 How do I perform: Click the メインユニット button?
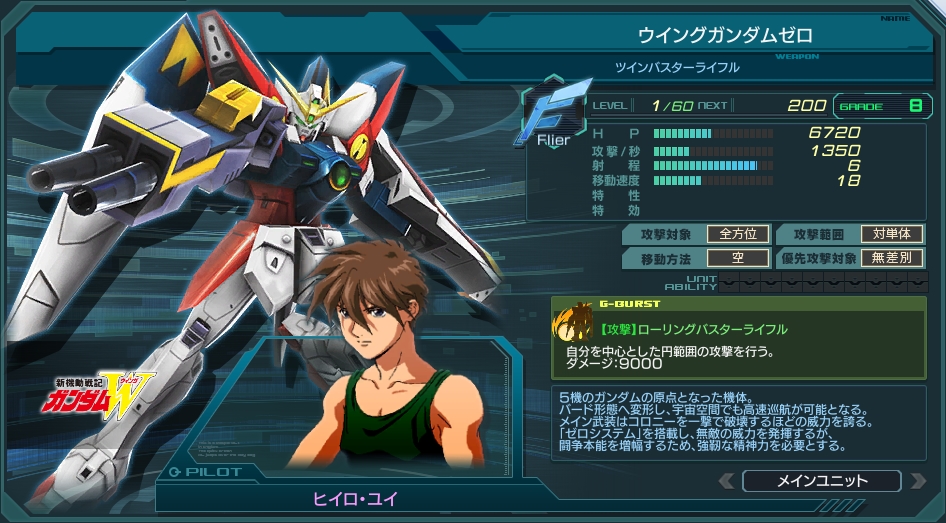pyautogui.click(x=821, y=481)
